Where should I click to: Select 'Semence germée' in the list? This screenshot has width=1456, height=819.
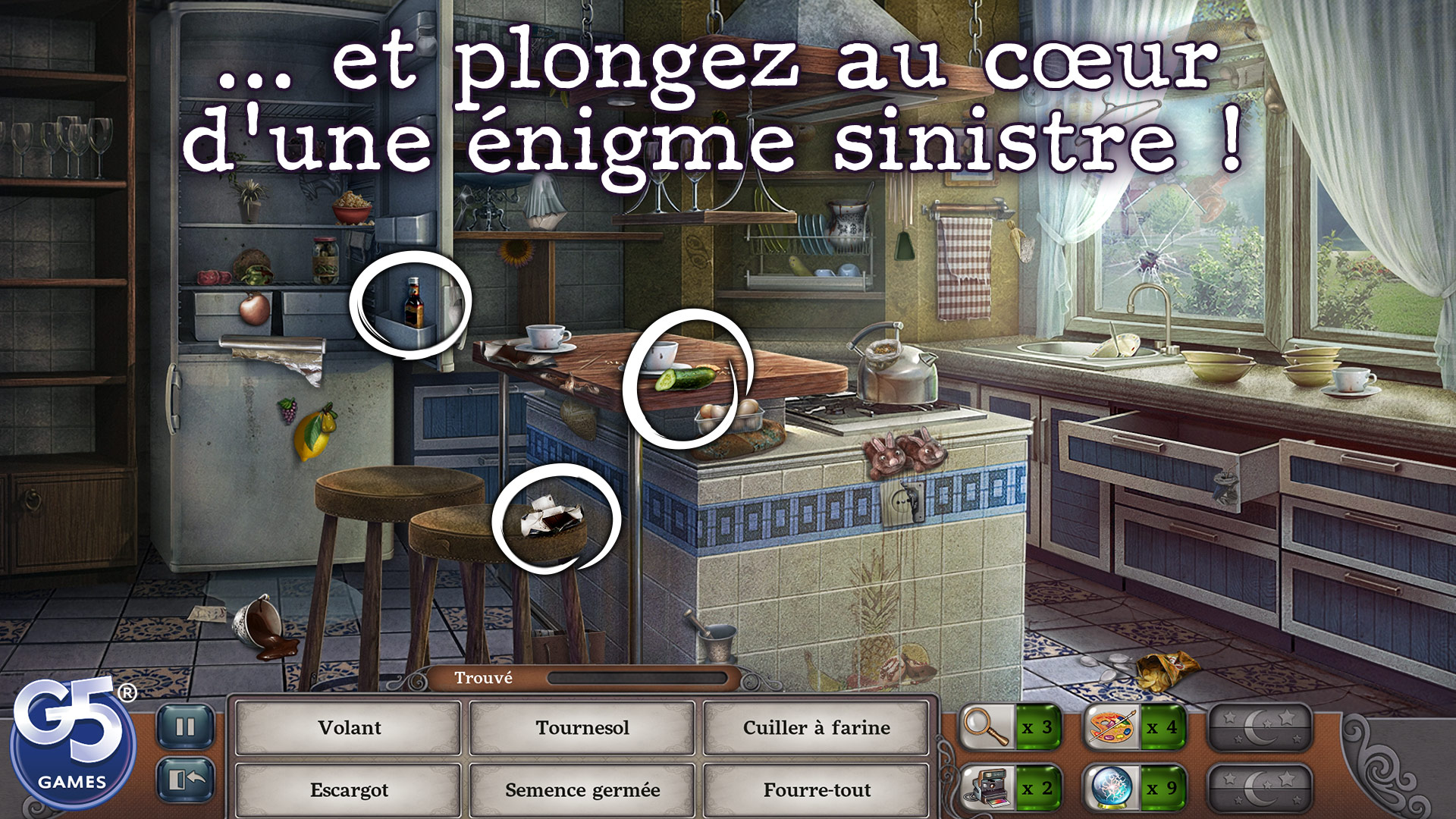tap(582, 789)
